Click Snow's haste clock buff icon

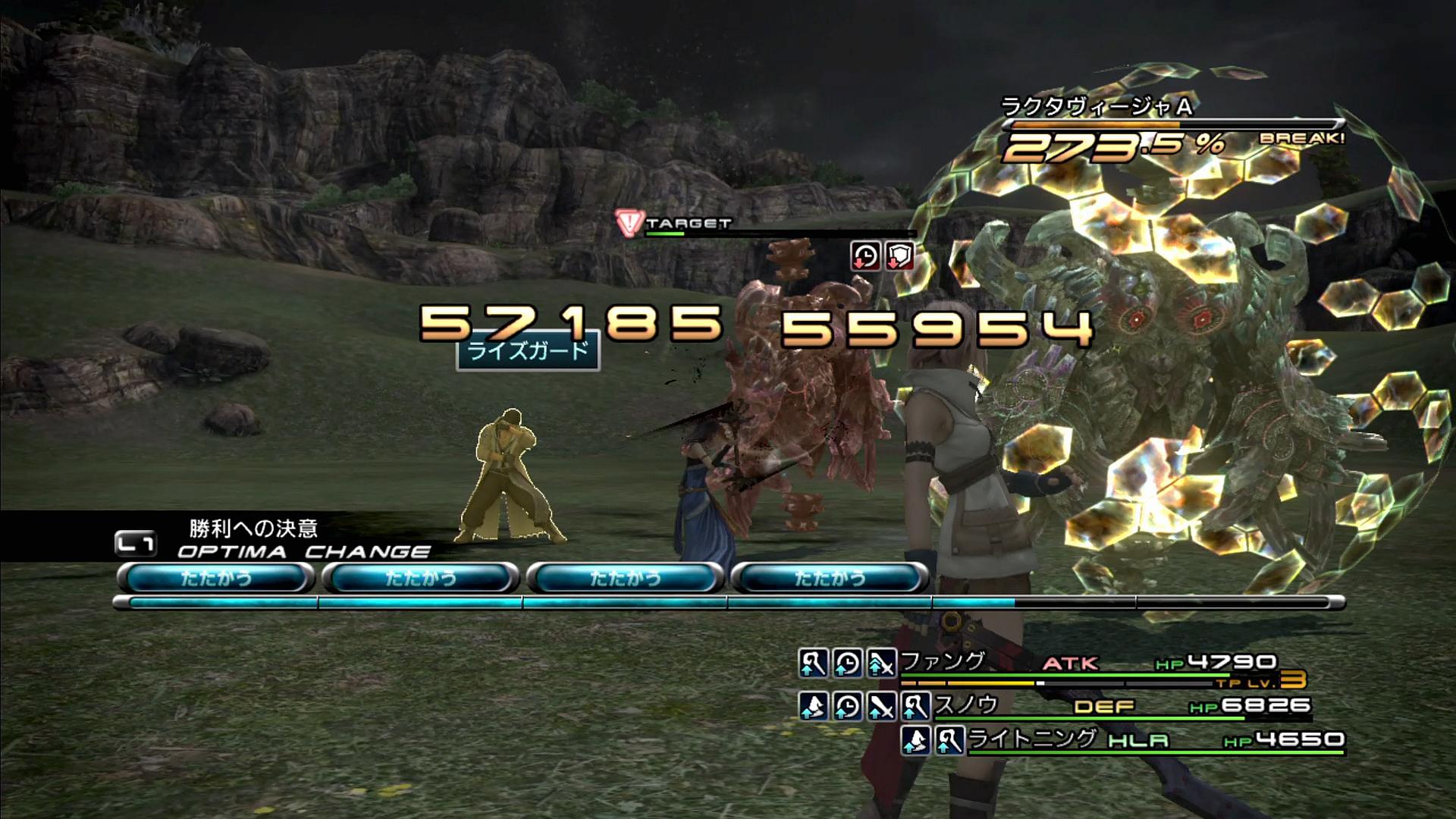click(847, 707)
